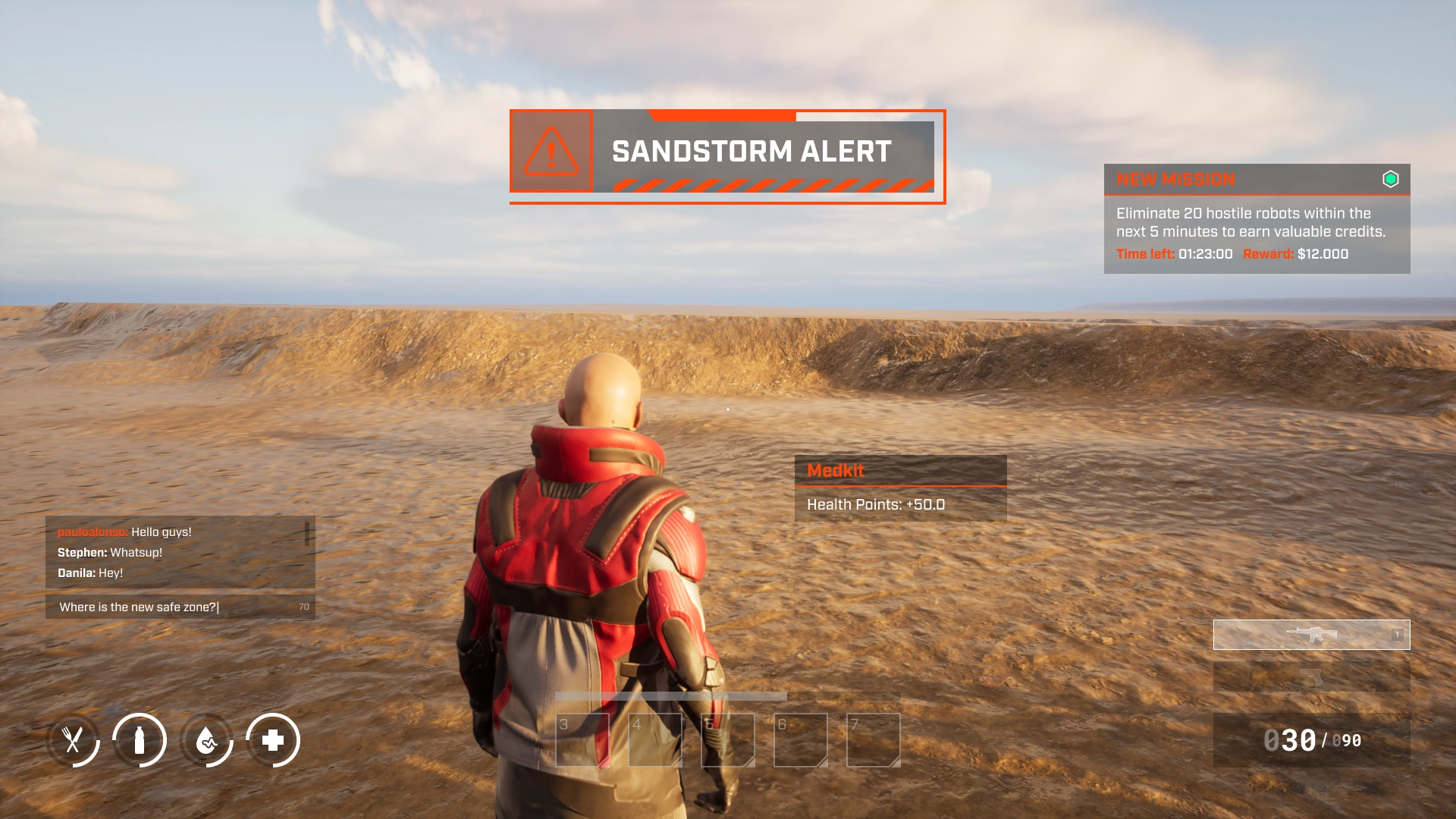Click the chat message input field

pyautogui.click(x=174, y=607)
